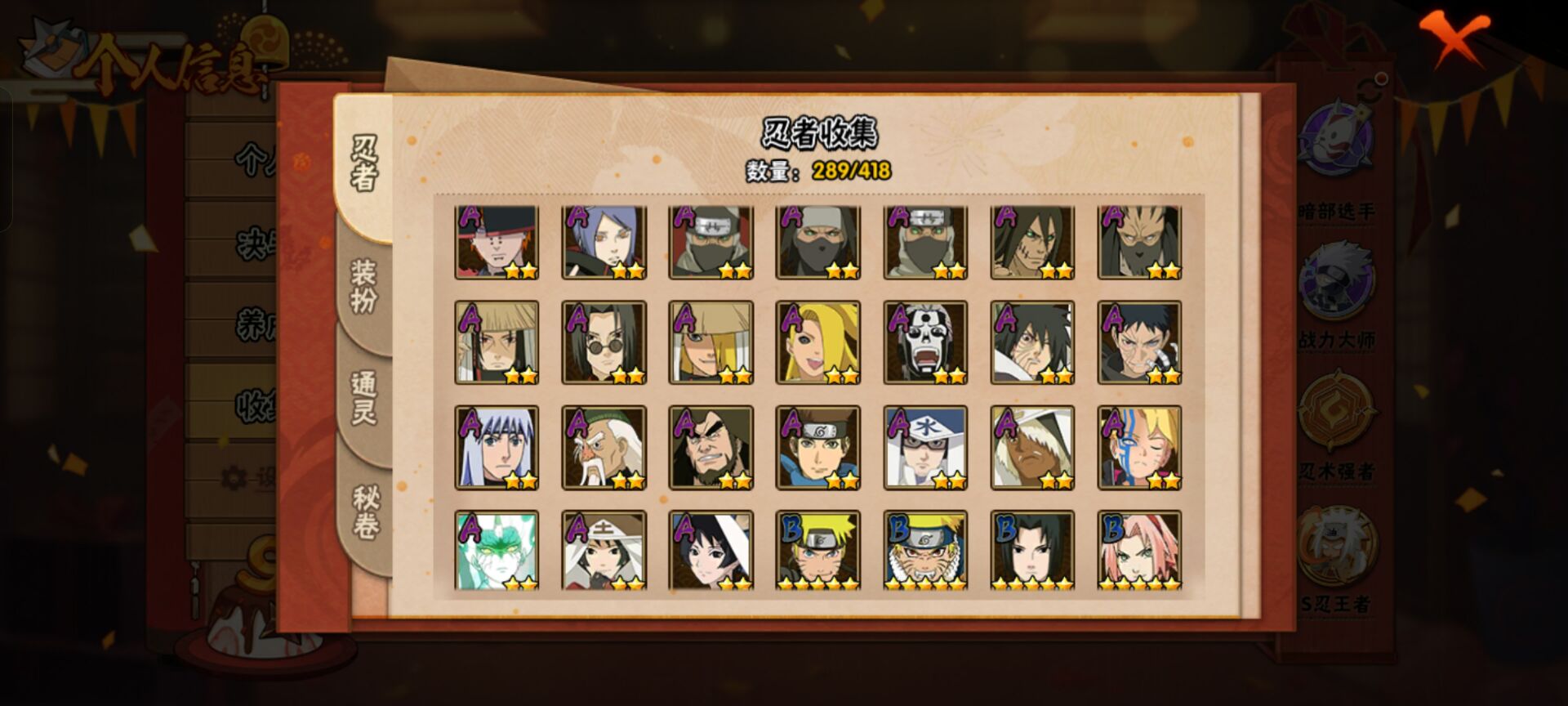Pick the ninja wearing round sunglasses
Screen dimensions: 1568x706
[604, 342]
